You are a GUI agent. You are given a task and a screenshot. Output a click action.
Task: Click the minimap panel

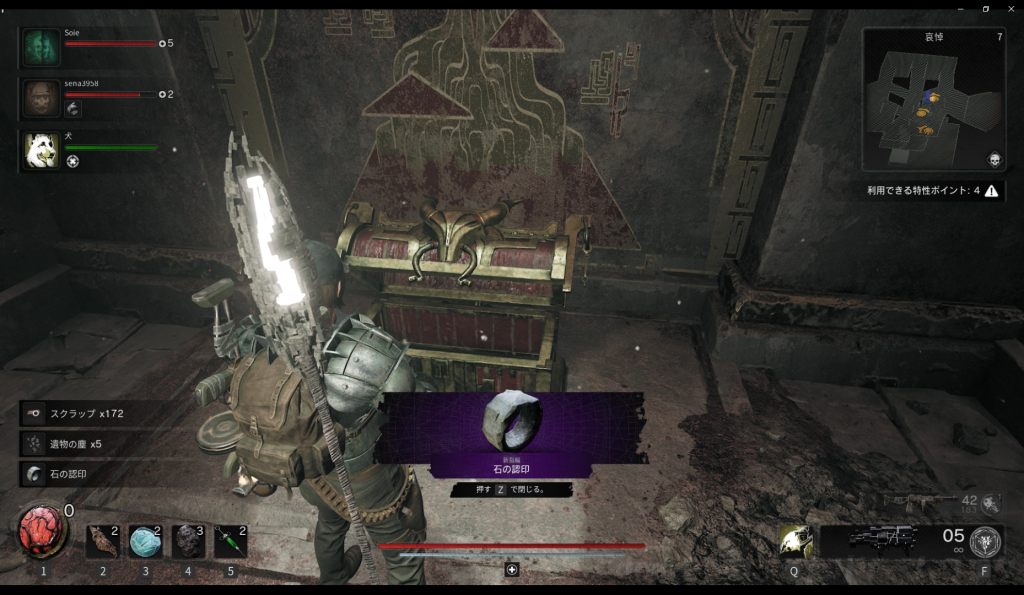click(x=933, y=100)
